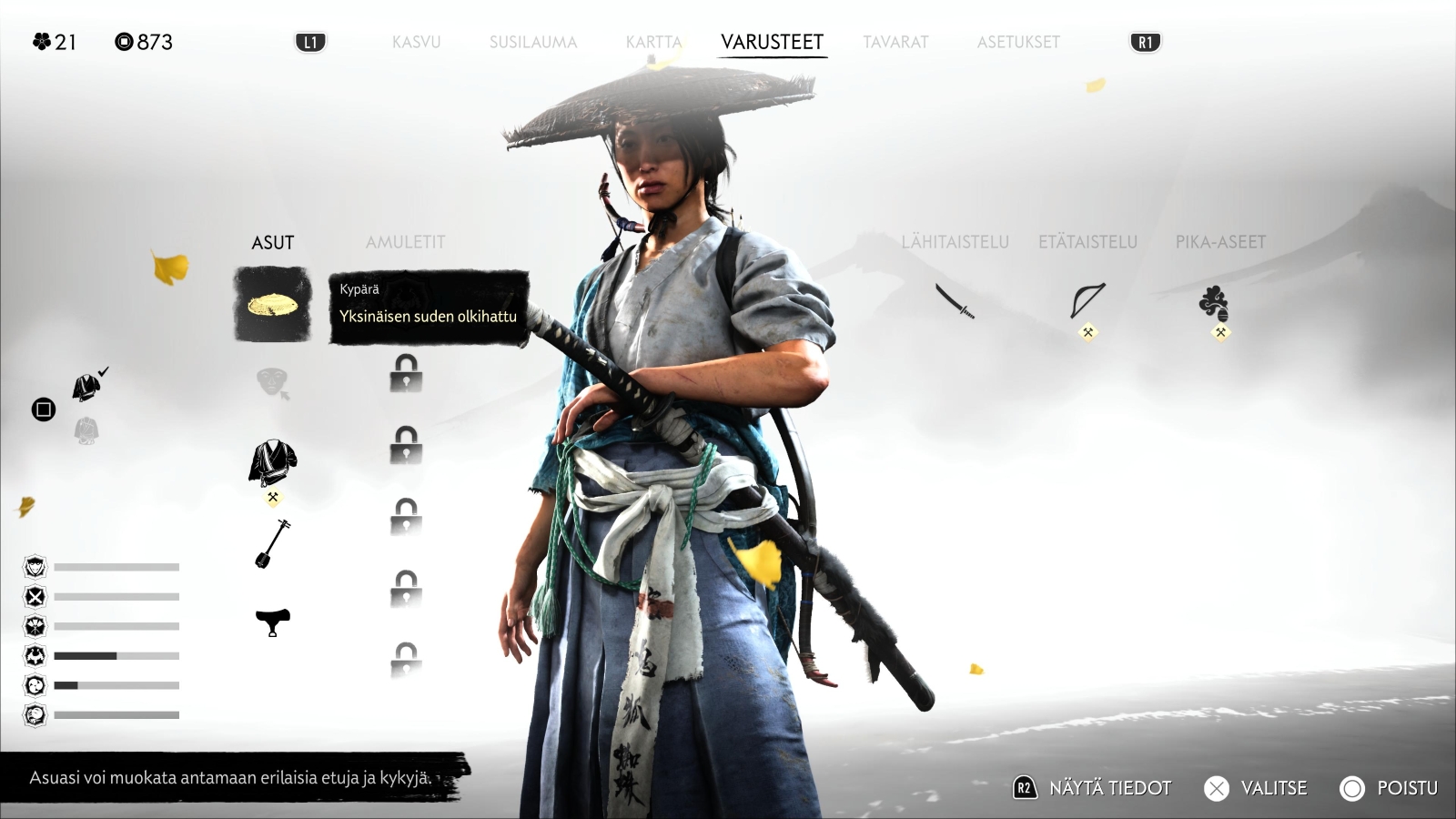Select the bow ranged weapon slot
The image size is (1456, 819).
(1087, 301)
